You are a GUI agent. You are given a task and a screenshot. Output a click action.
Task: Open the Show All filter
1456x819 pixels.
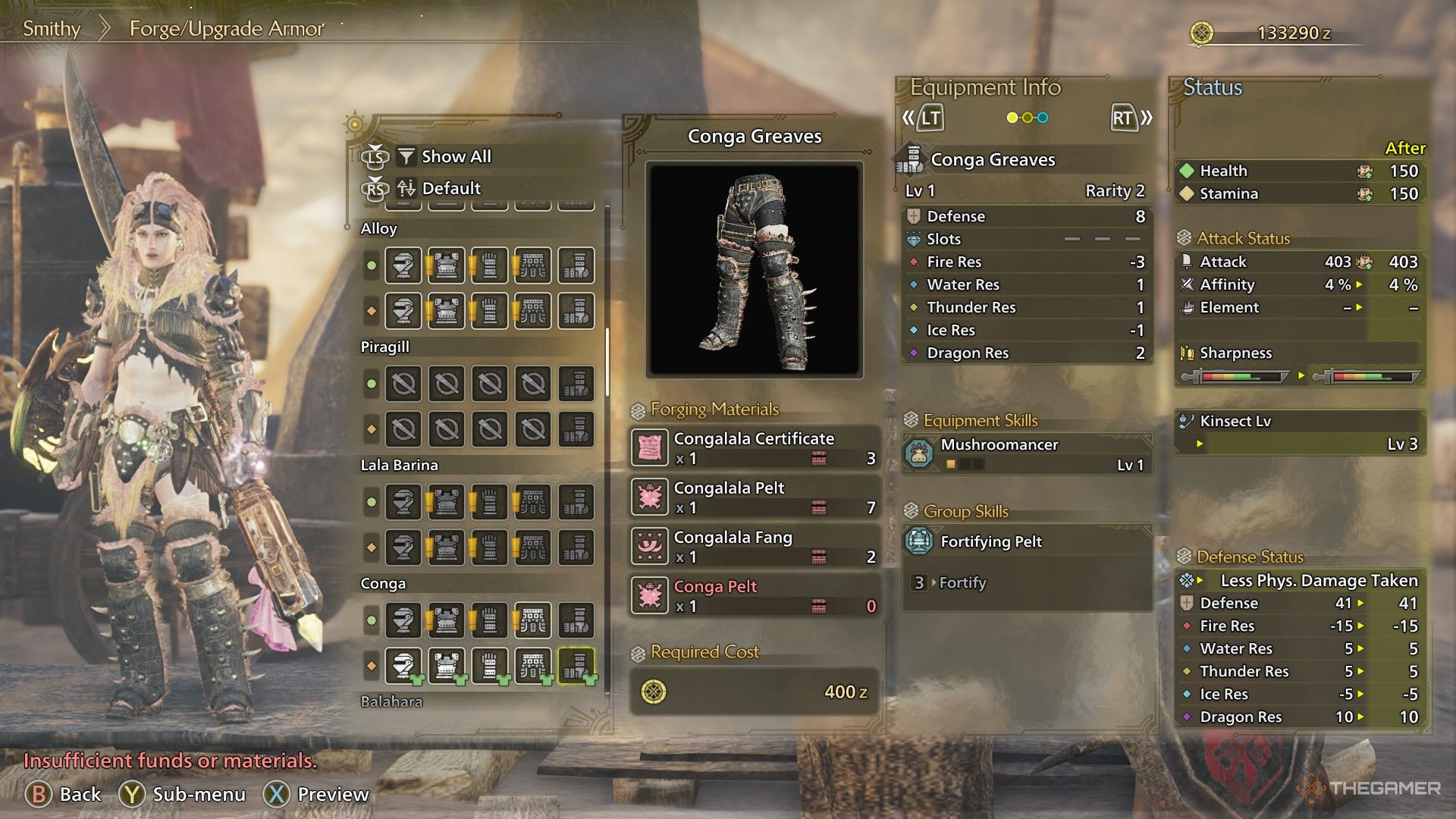pyautogui.click(x=455, y=157)
